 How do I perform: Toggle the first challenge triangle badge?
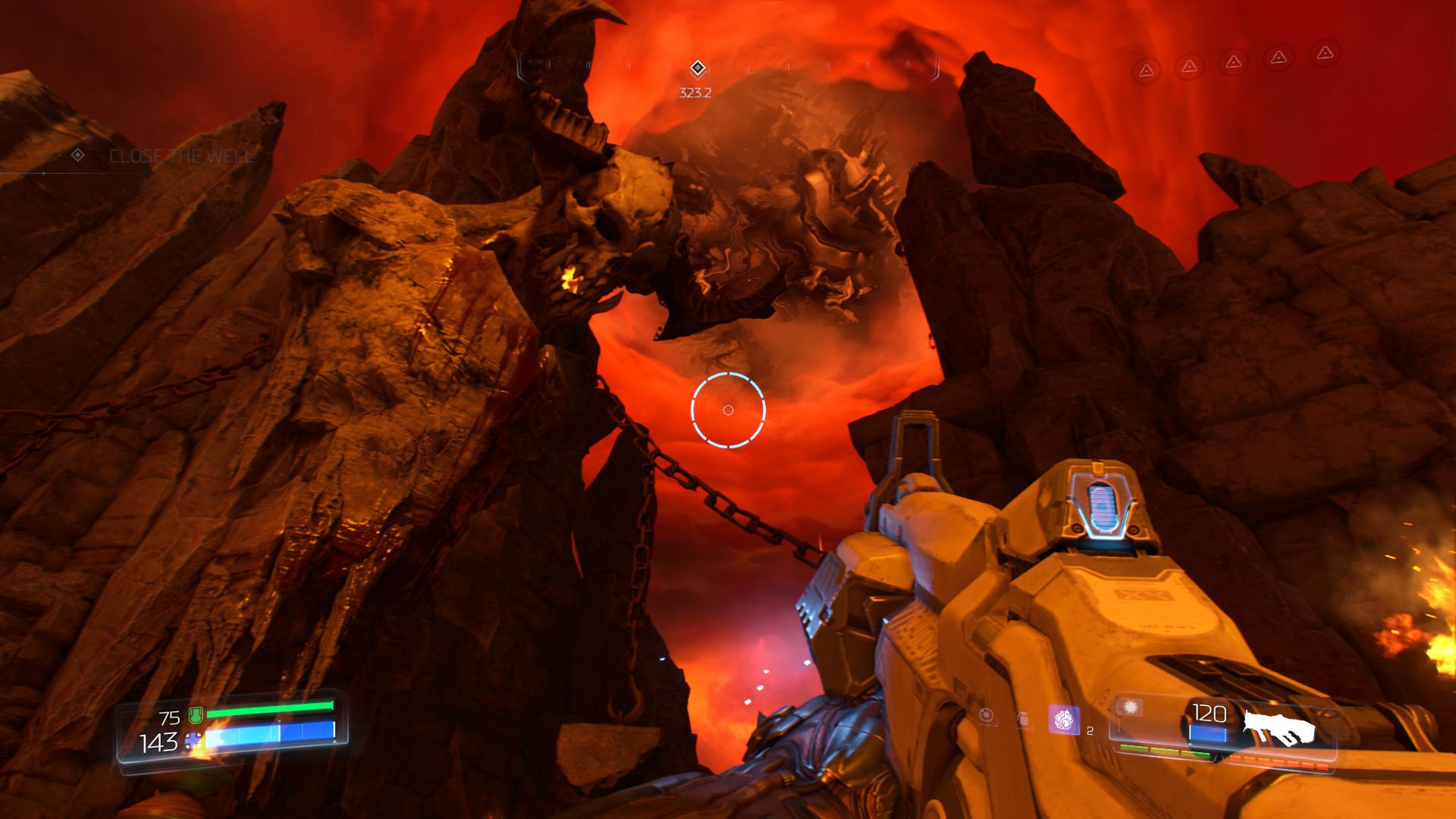pos(1147,71)
